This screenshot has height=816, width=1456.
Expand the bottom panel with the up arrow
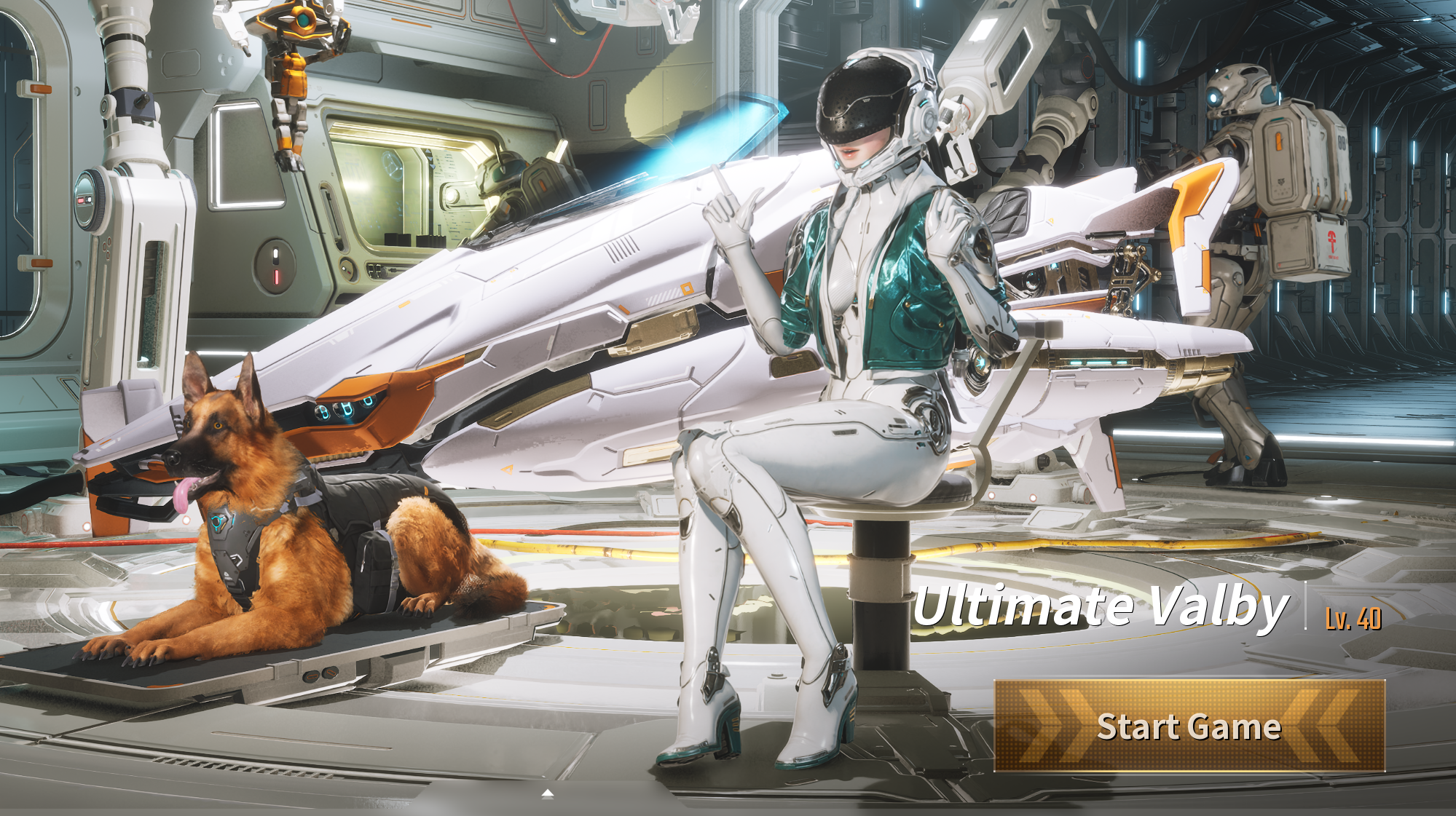coord(548,793)
